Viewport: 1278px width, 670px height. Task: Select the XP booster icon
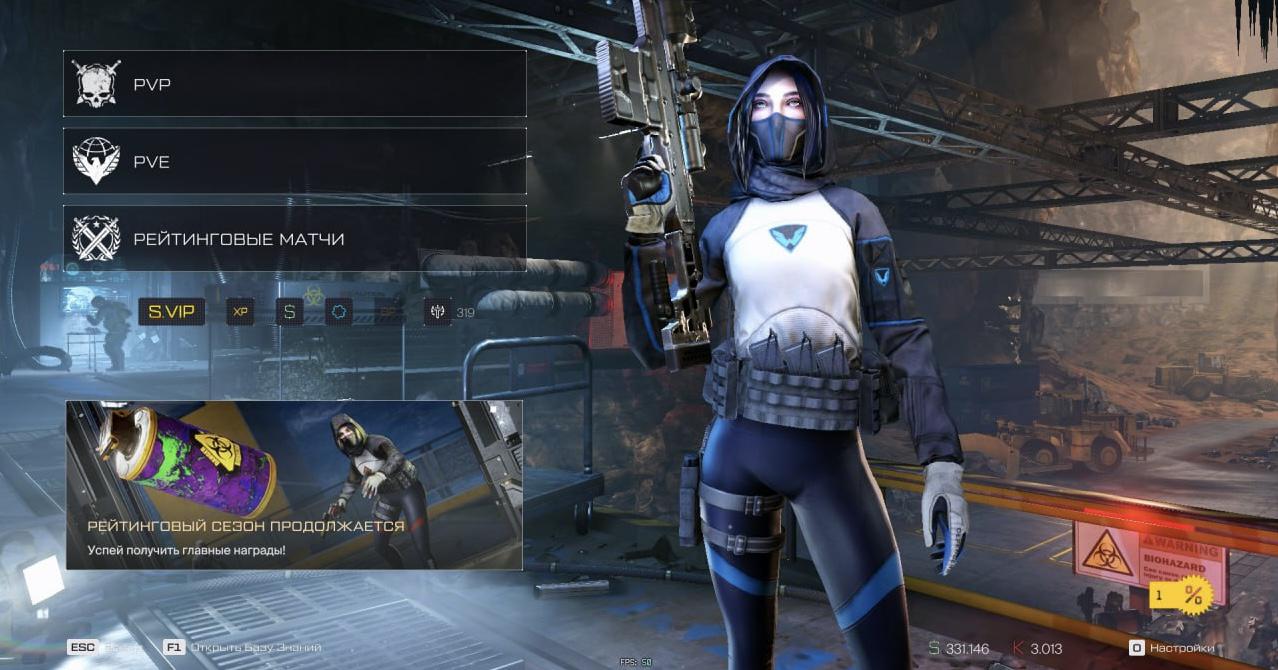[240, 312]
